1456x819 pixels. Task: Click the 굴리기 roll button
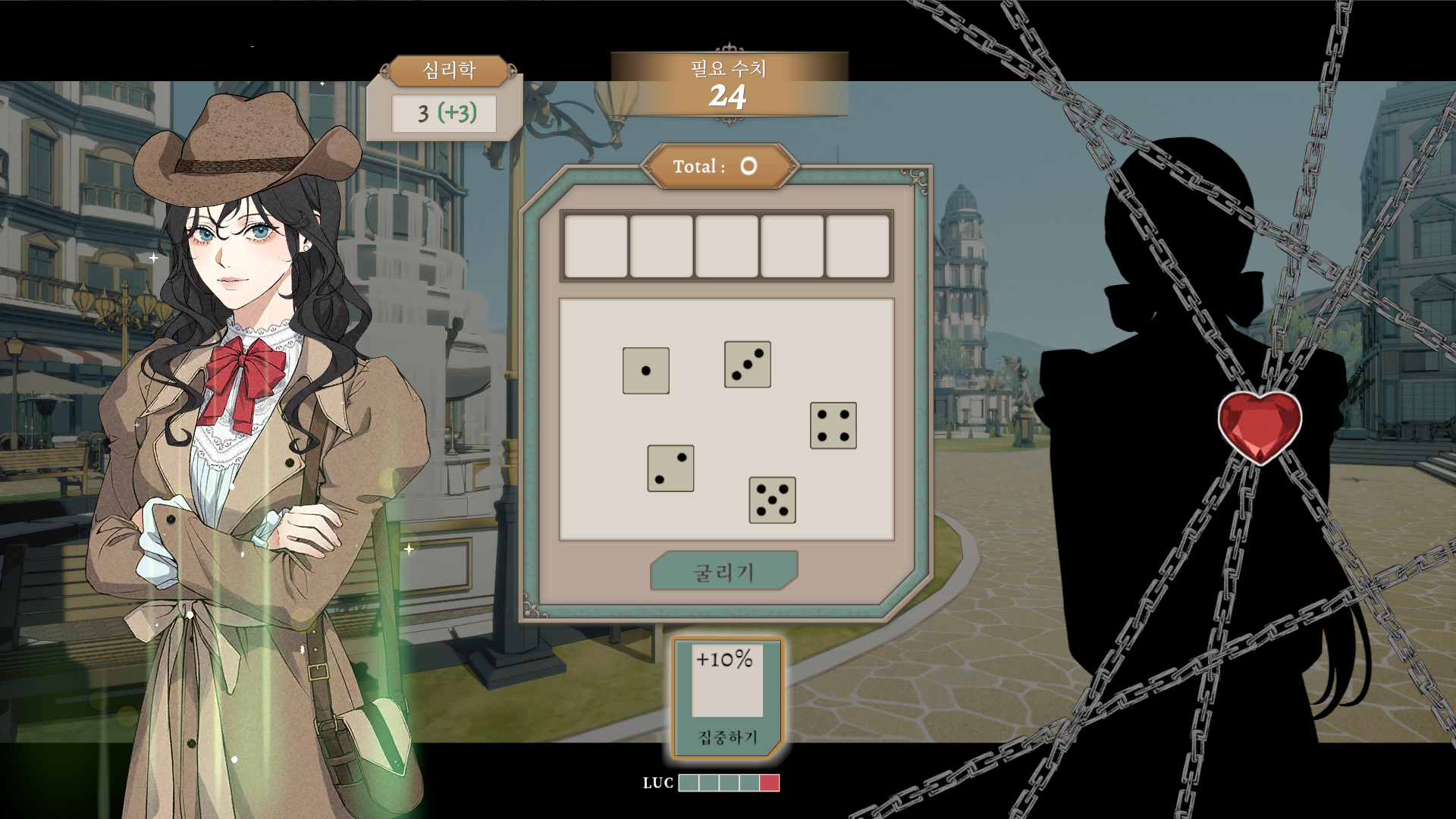coord(723,571)
